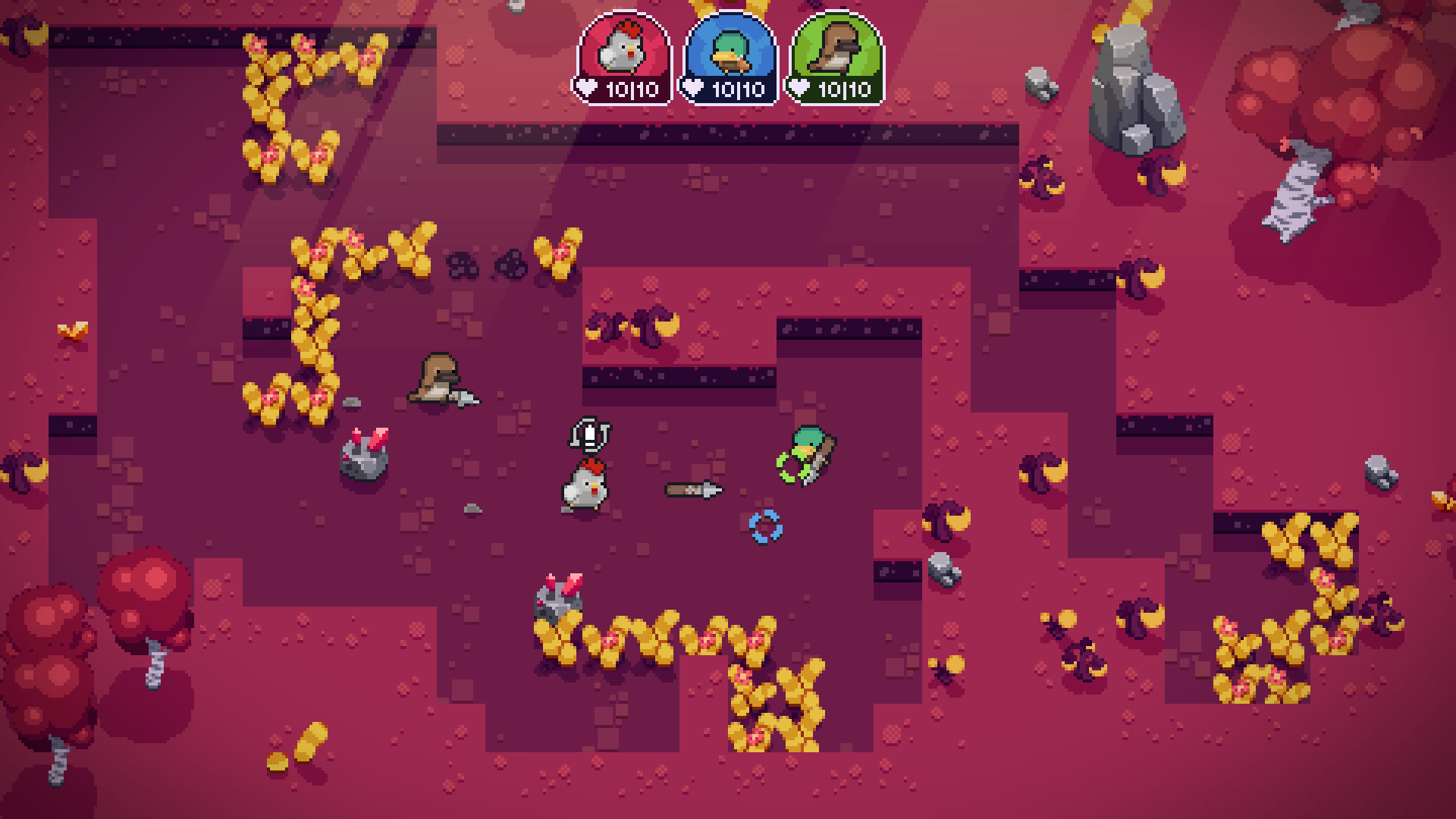This screenshot has width=1456, height=819.
Task: Click the spear lying on the ground
Action: (x=690, y=490)
